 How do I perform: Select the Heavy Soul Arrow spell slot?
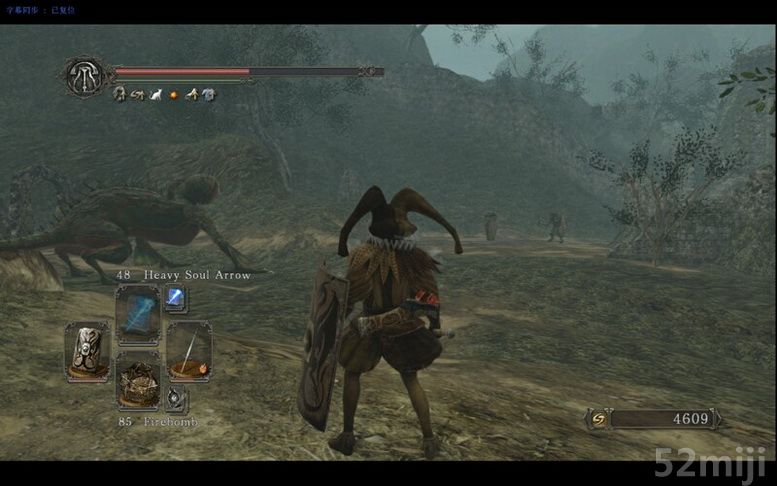pos(138,314)
